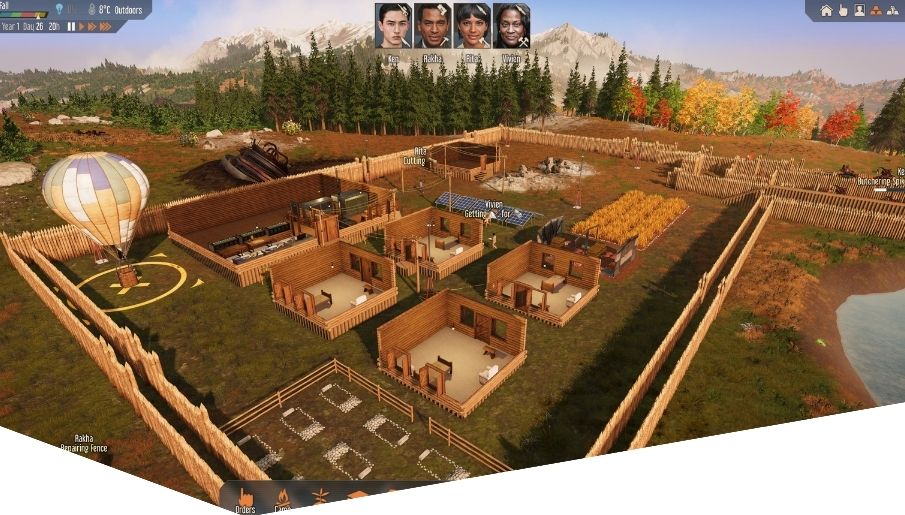905x515 pixels.
Task: Open the Orders menu
Action: coord(245,499)
